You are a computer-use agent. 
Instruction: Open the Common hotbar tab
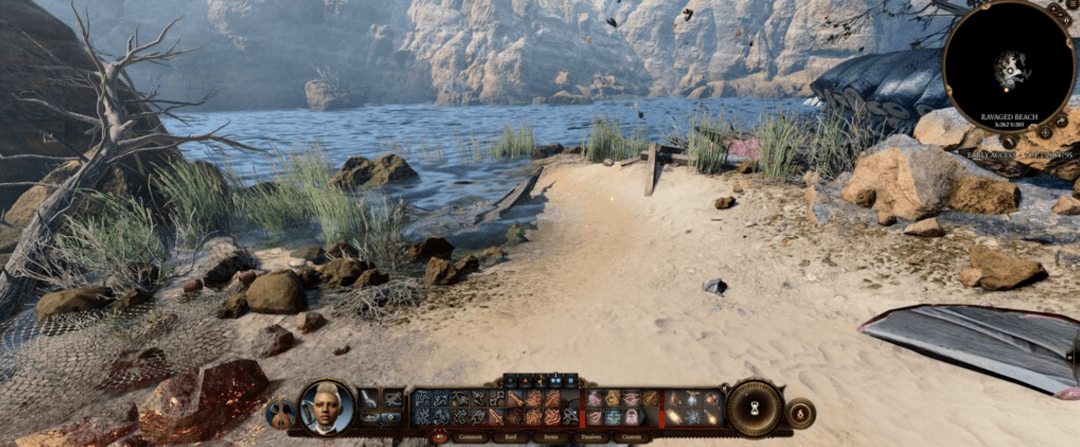click(471, 437)
